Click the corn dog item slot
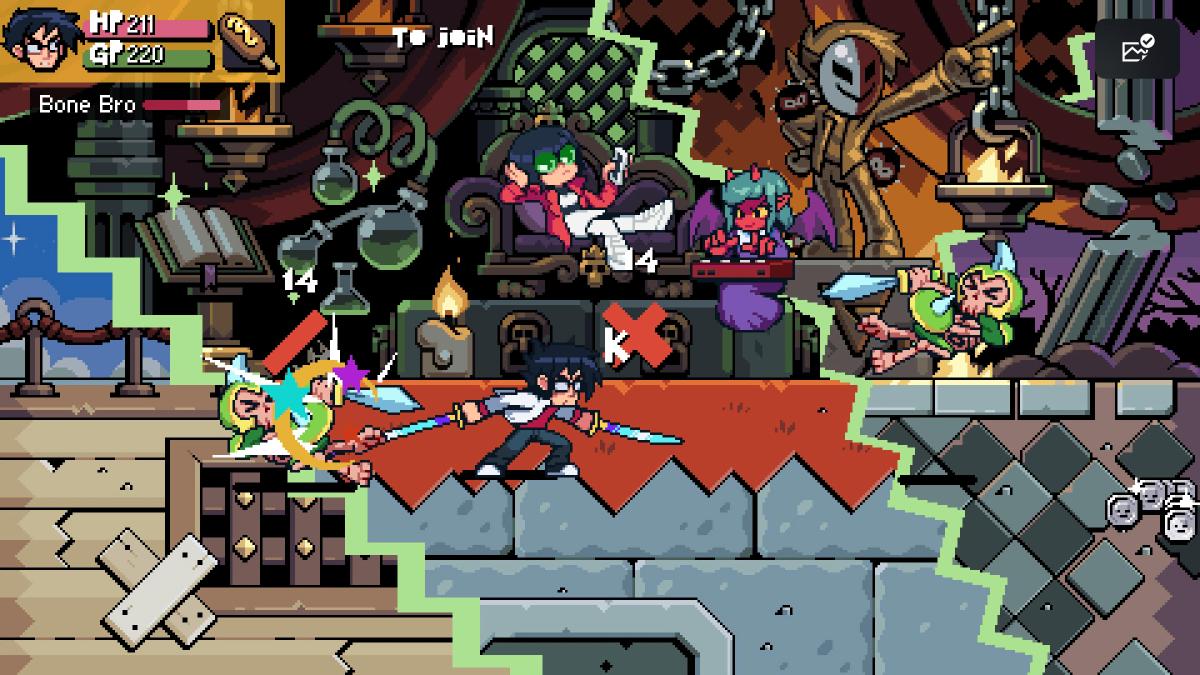 tap(246, 40)
